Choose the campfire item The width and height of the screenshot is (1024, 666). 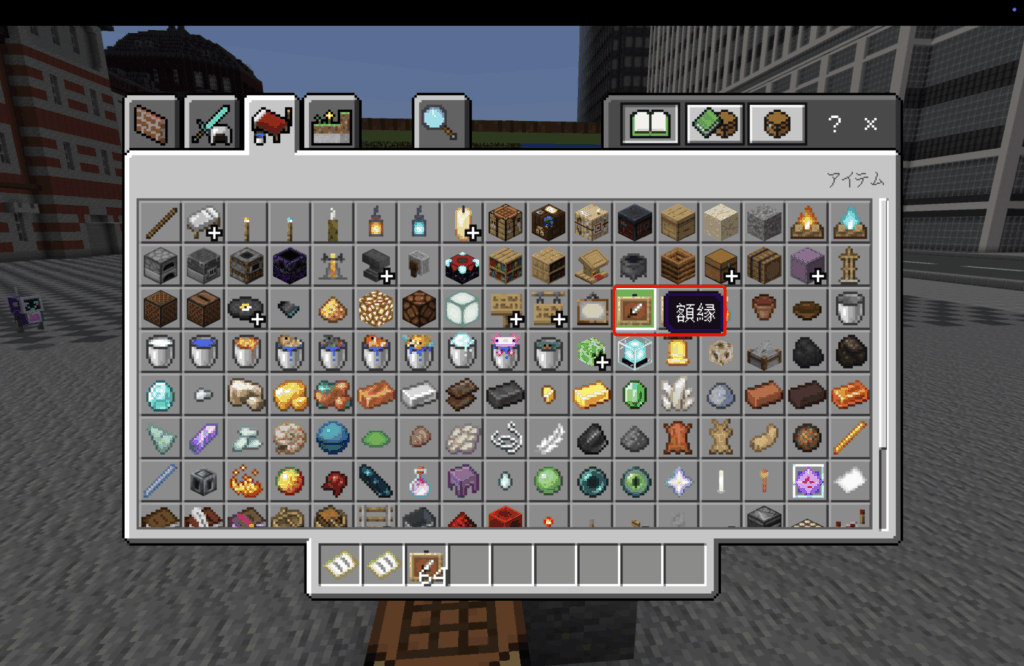pos(806,222)
